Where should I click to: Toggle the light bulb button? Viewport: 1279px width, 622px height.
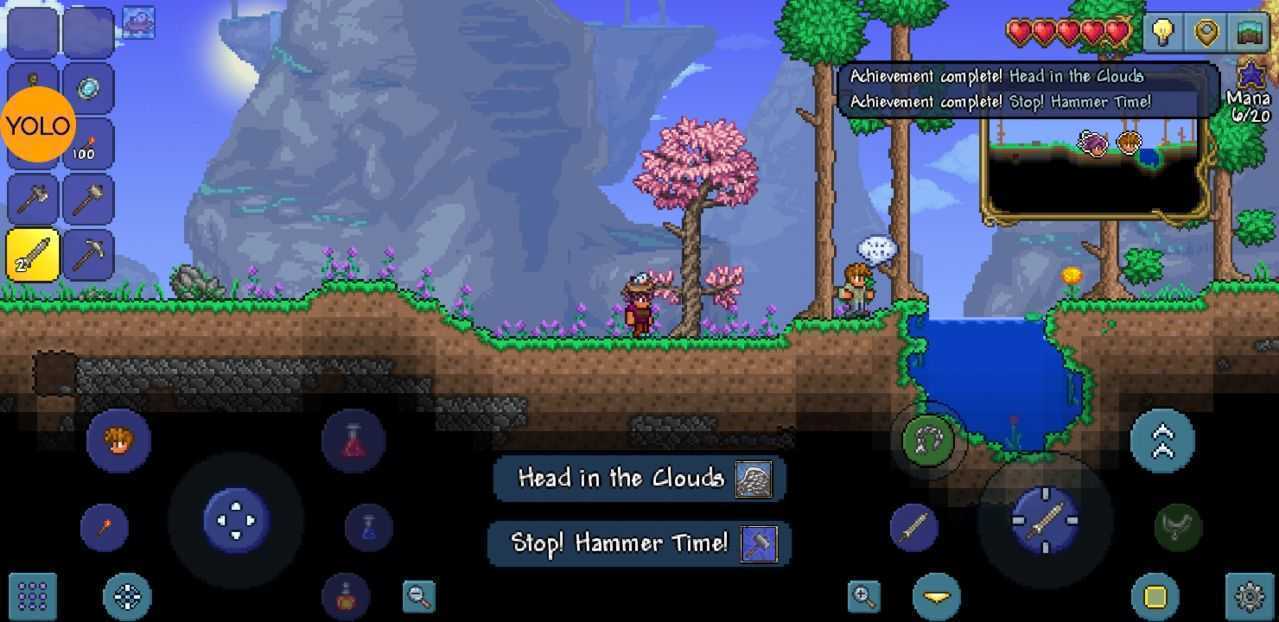pyautogui.click(x=1162, y=33)
